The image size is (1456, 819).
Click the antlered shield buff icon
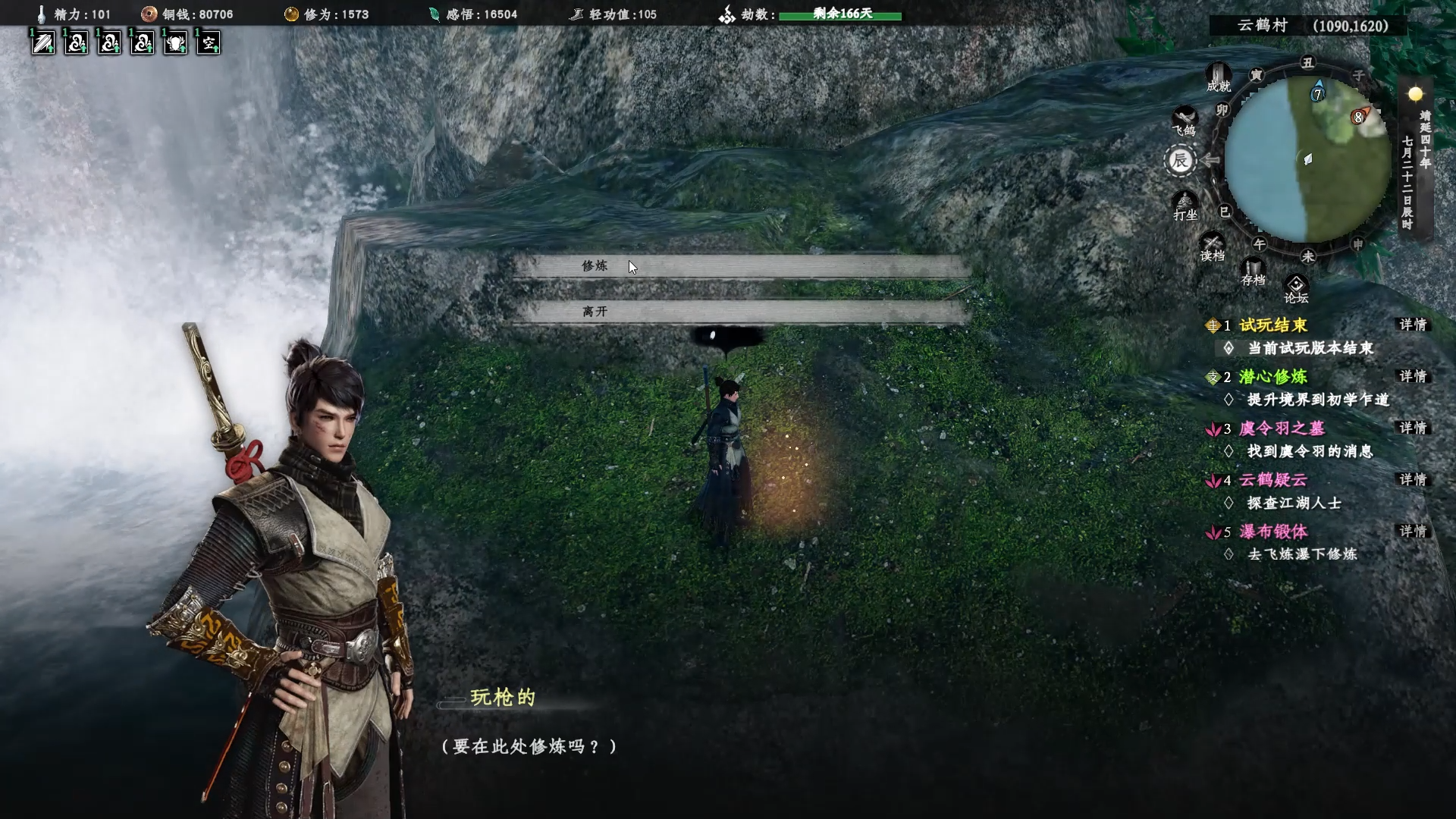tap(175, 42)
